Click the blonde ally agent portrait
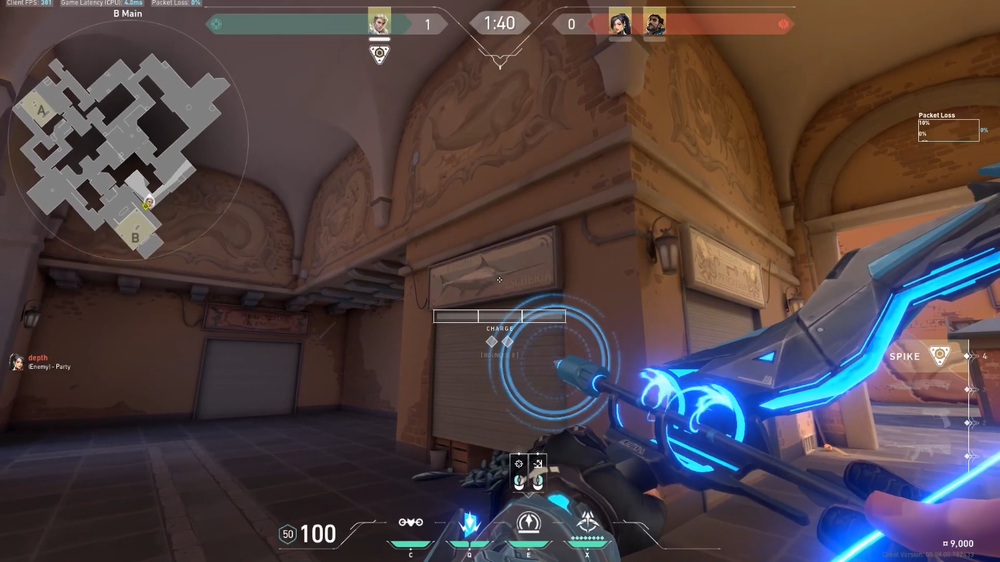Image resolution: width=1000 pixels, height=562 pixels. click(x=379, y=23)
